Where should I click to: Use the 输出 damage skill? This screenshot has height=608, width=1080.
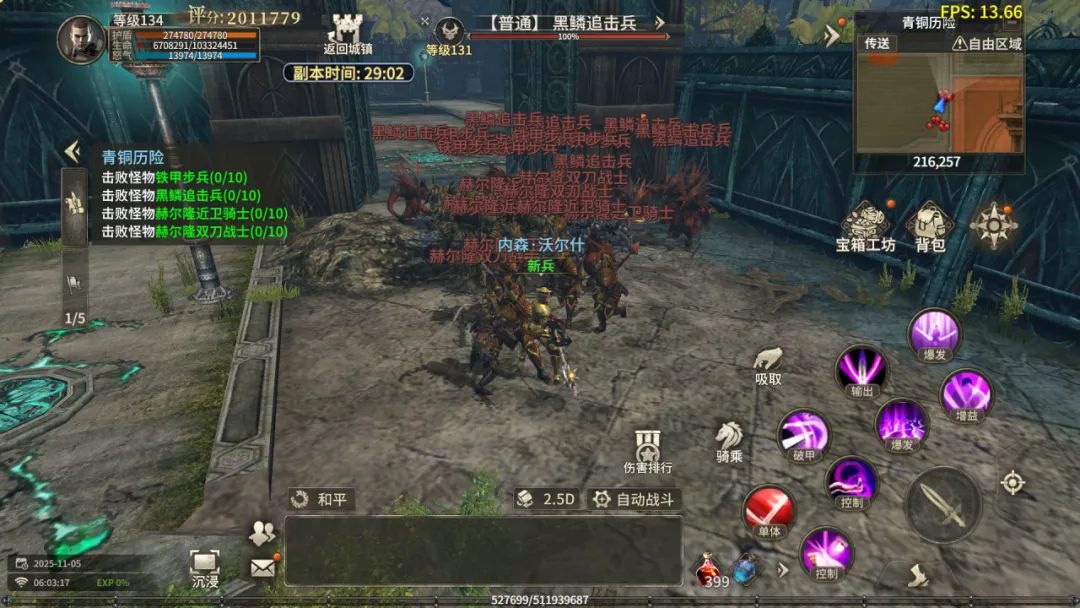(861, 369)
